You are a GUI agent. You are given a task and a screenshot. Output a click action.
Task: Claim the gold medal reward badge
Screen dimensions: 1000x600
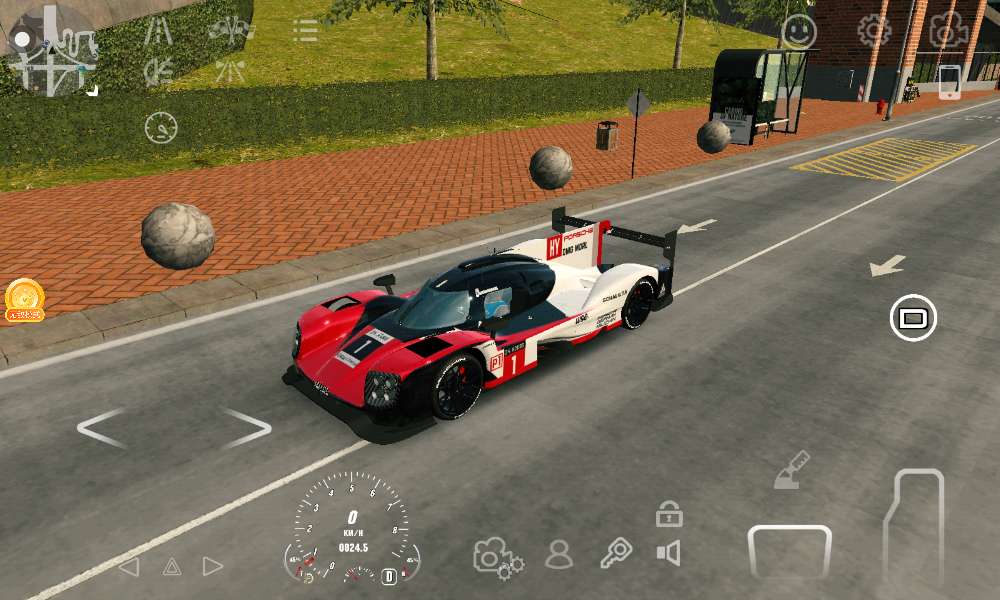(25, 299)
